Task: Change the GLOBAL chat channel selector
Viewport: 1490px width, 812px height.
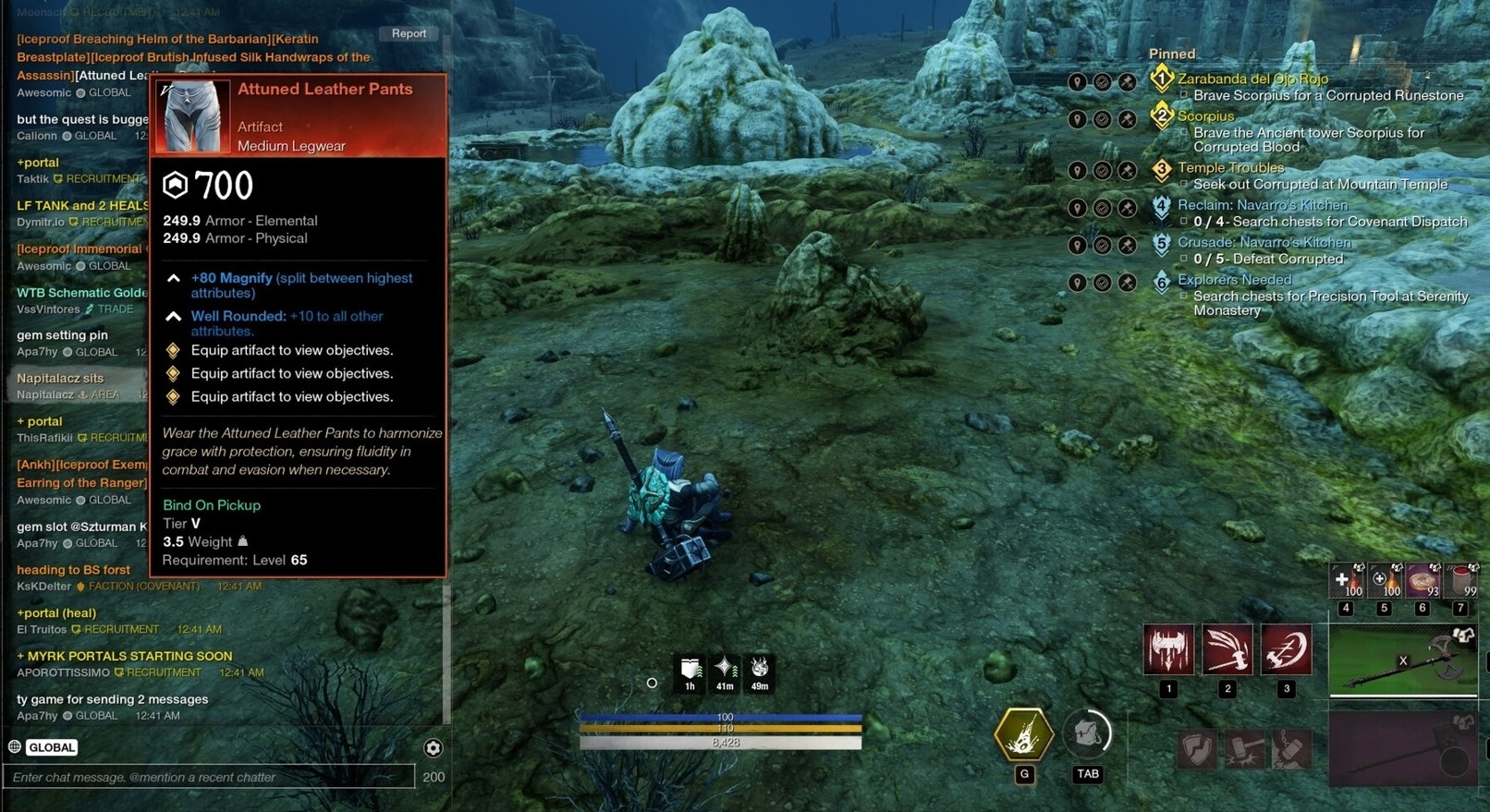Action: point(51,747)
